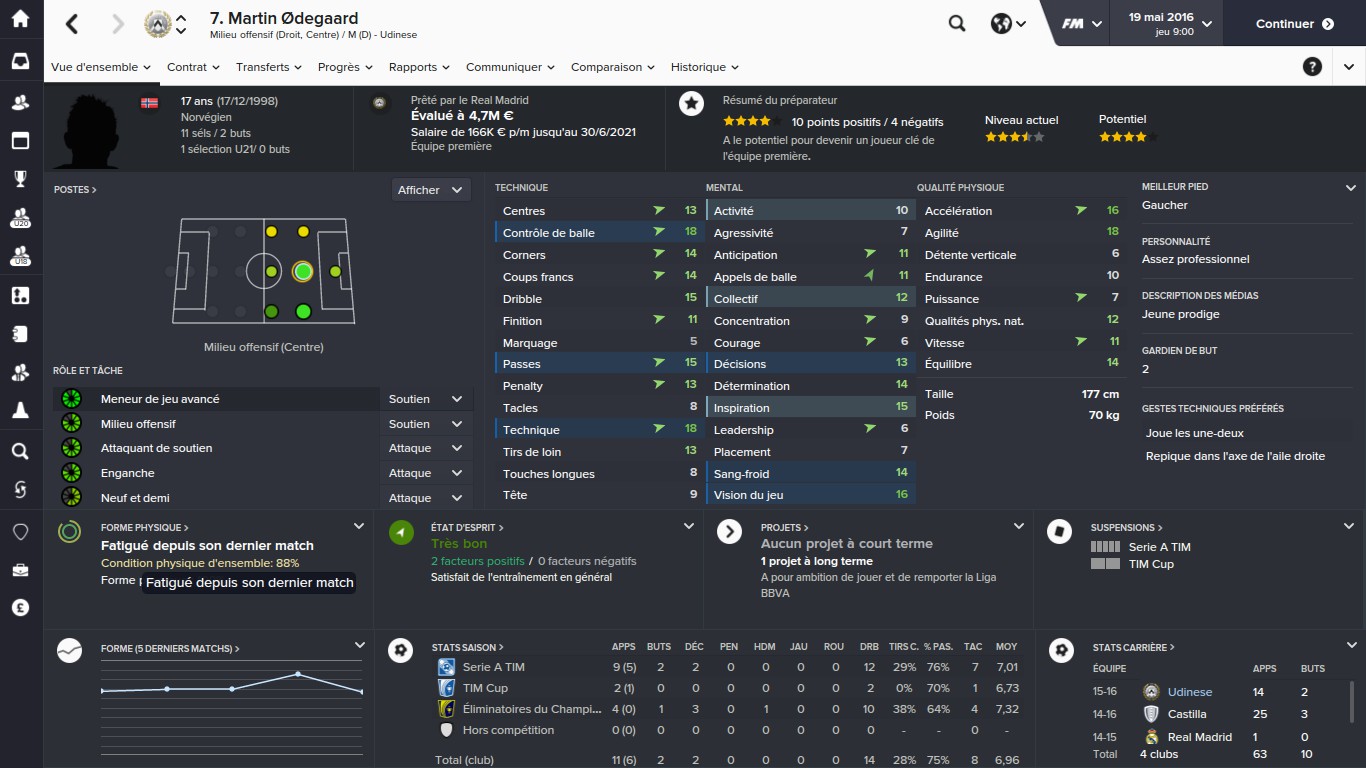Open the world globe menu
The image size is (1366, 768).
[1008, 24]
